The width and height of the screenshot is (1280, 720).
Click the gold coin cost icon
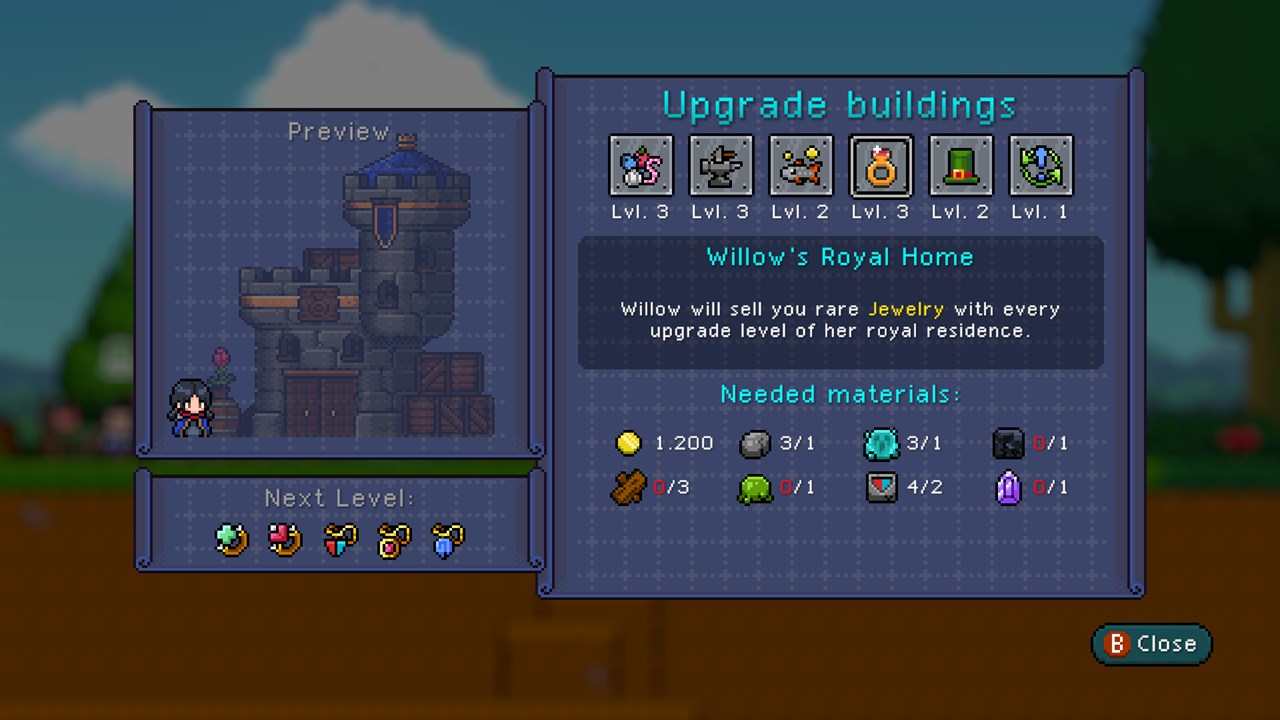click(x=628, y=443)
